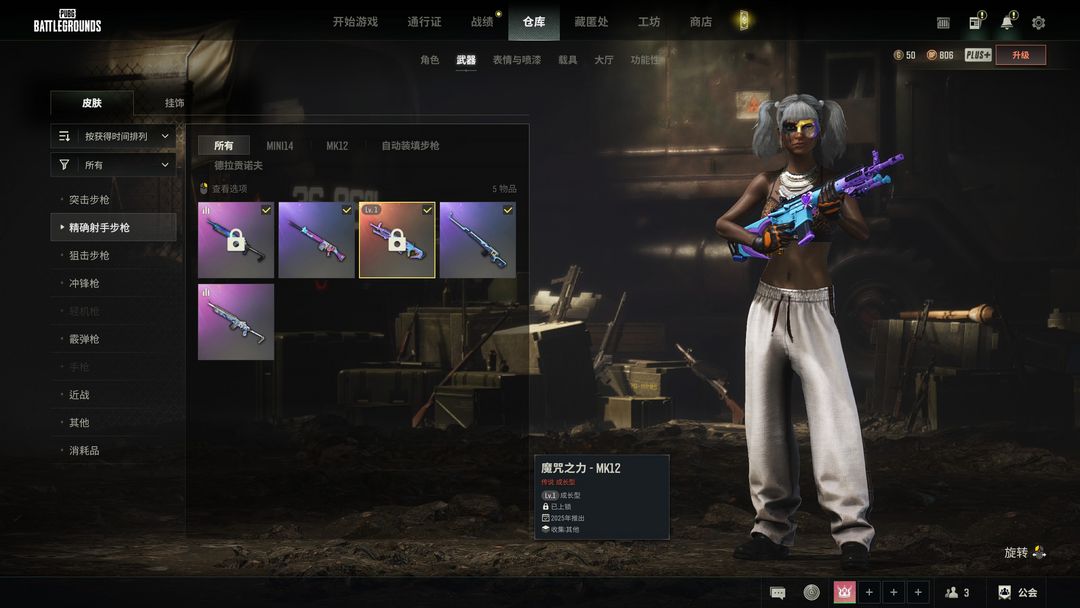This screenshot has width=1080, height=608.
Task: Filter skins by 自动装填步枪
Action: (410, 146)
